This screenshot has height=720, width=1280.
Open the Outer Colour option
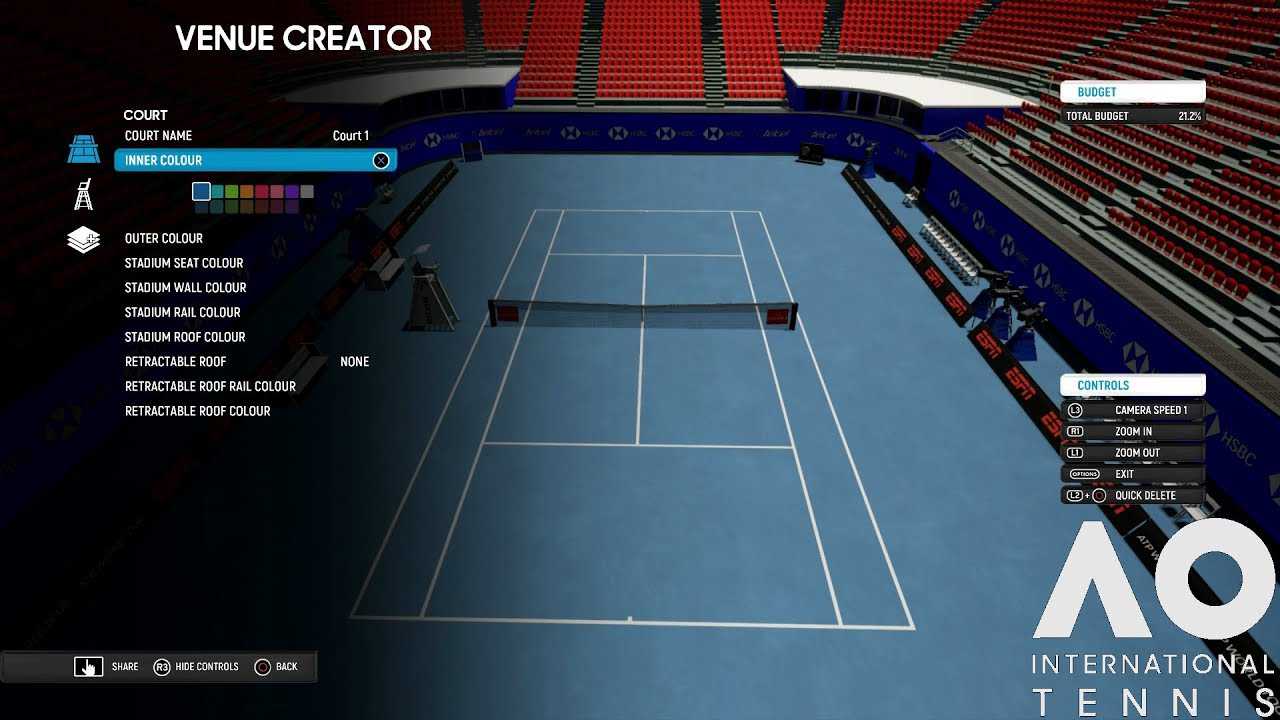pos(163,239)
